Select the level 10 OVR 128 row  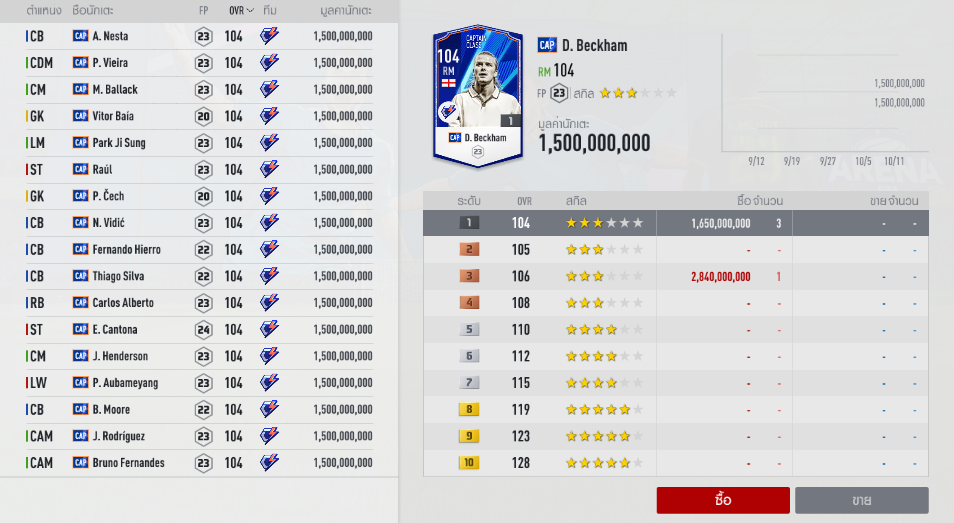(x=676, y=463)
